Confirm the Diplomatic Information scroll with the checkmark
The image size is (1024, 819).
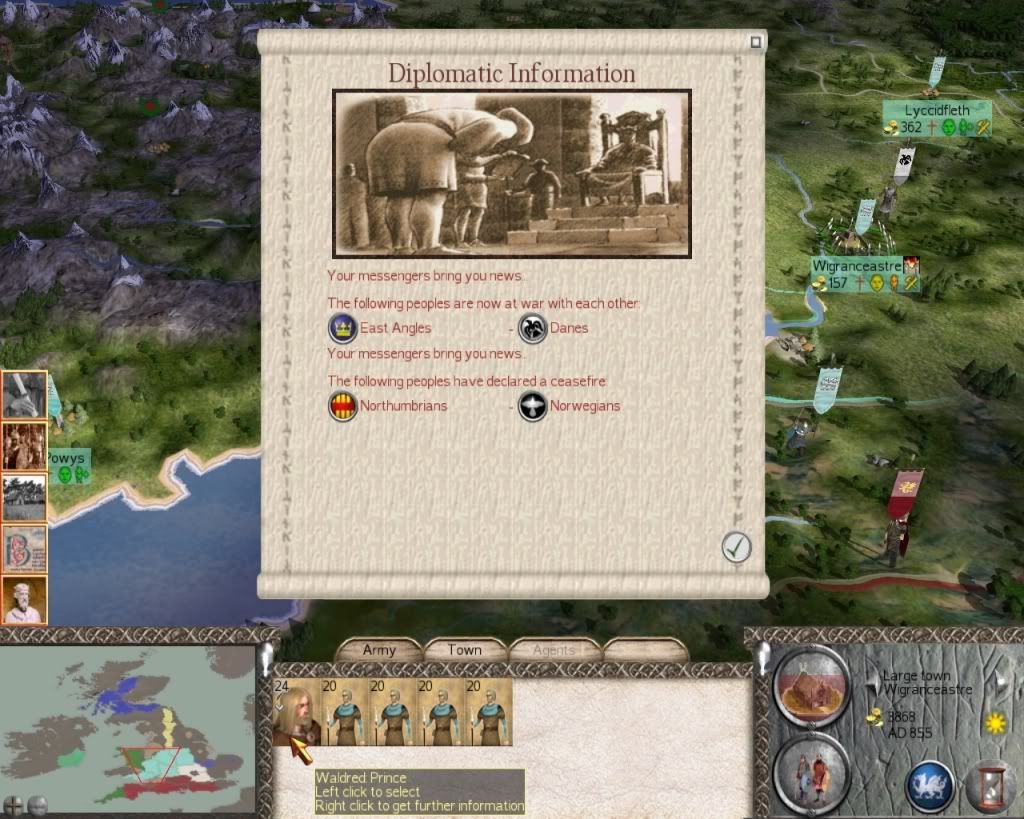point(736,546)
